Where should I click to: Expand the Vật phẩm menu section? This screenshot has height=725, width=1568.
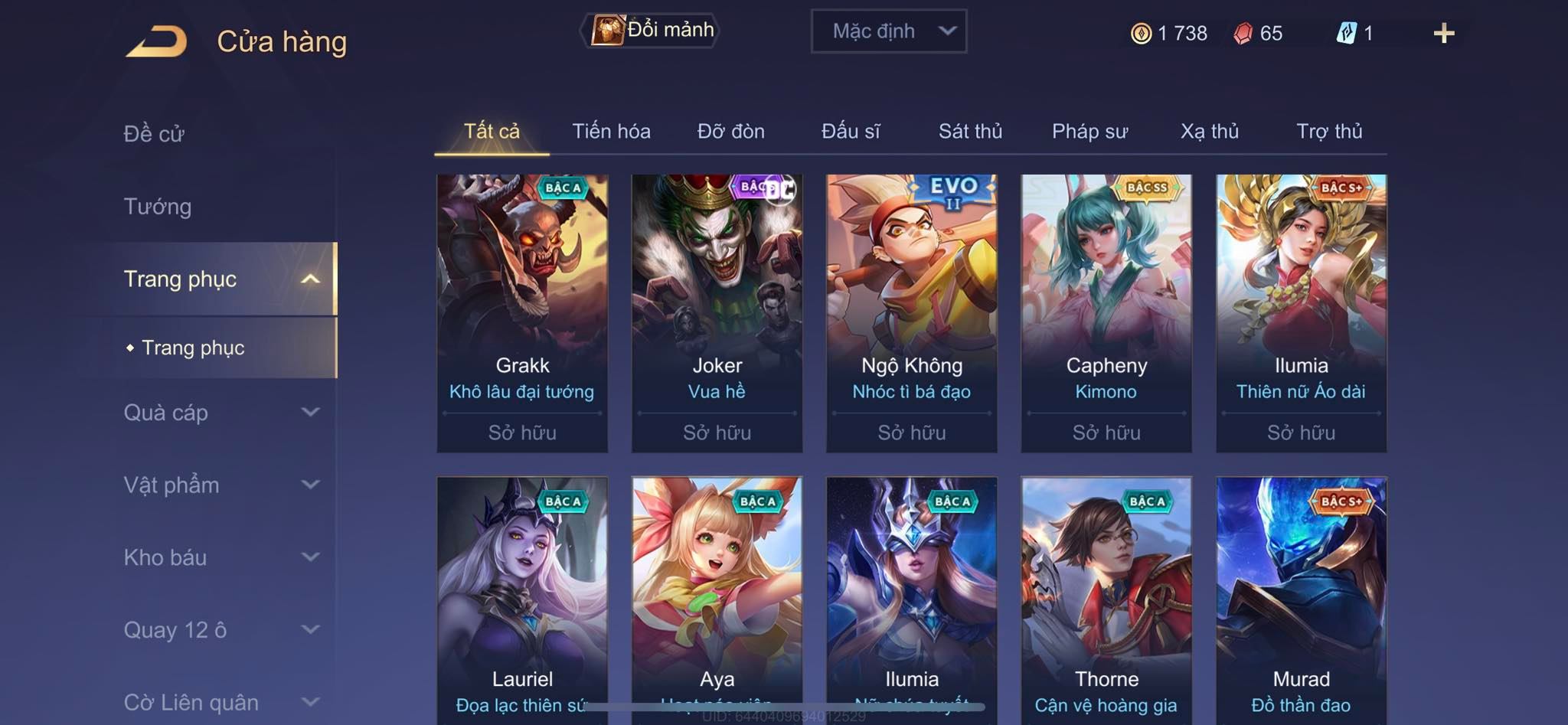click(x=220, y=485)
